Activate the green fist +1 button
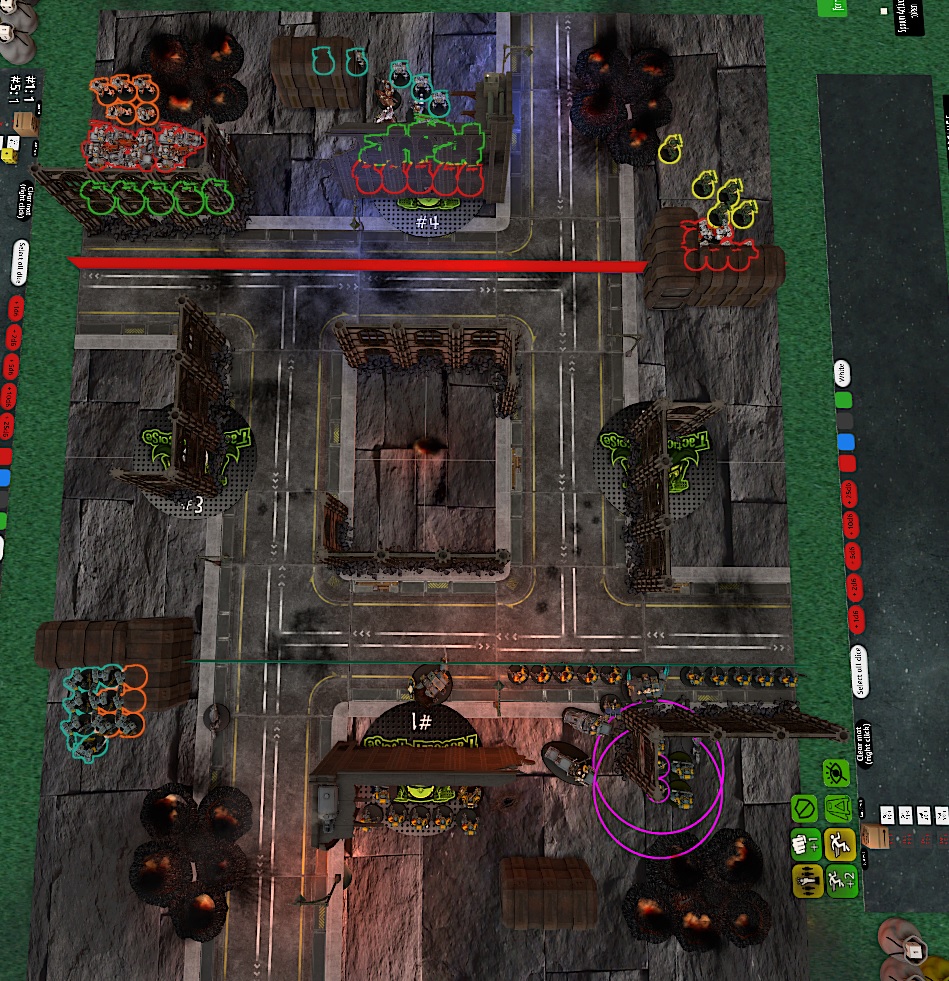 coord(804,843)
